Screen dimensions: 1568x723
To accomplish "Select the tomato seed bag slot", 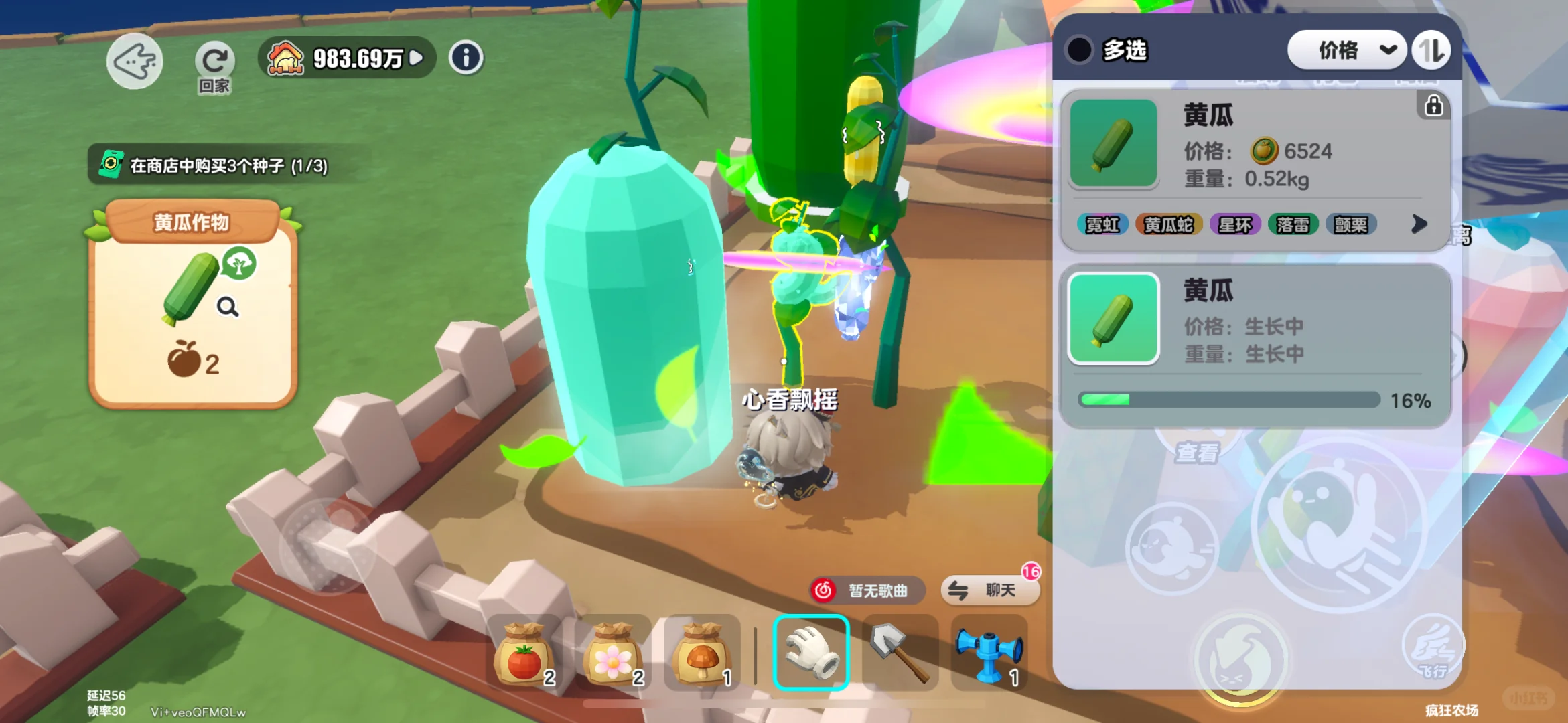I will (524, 653).
